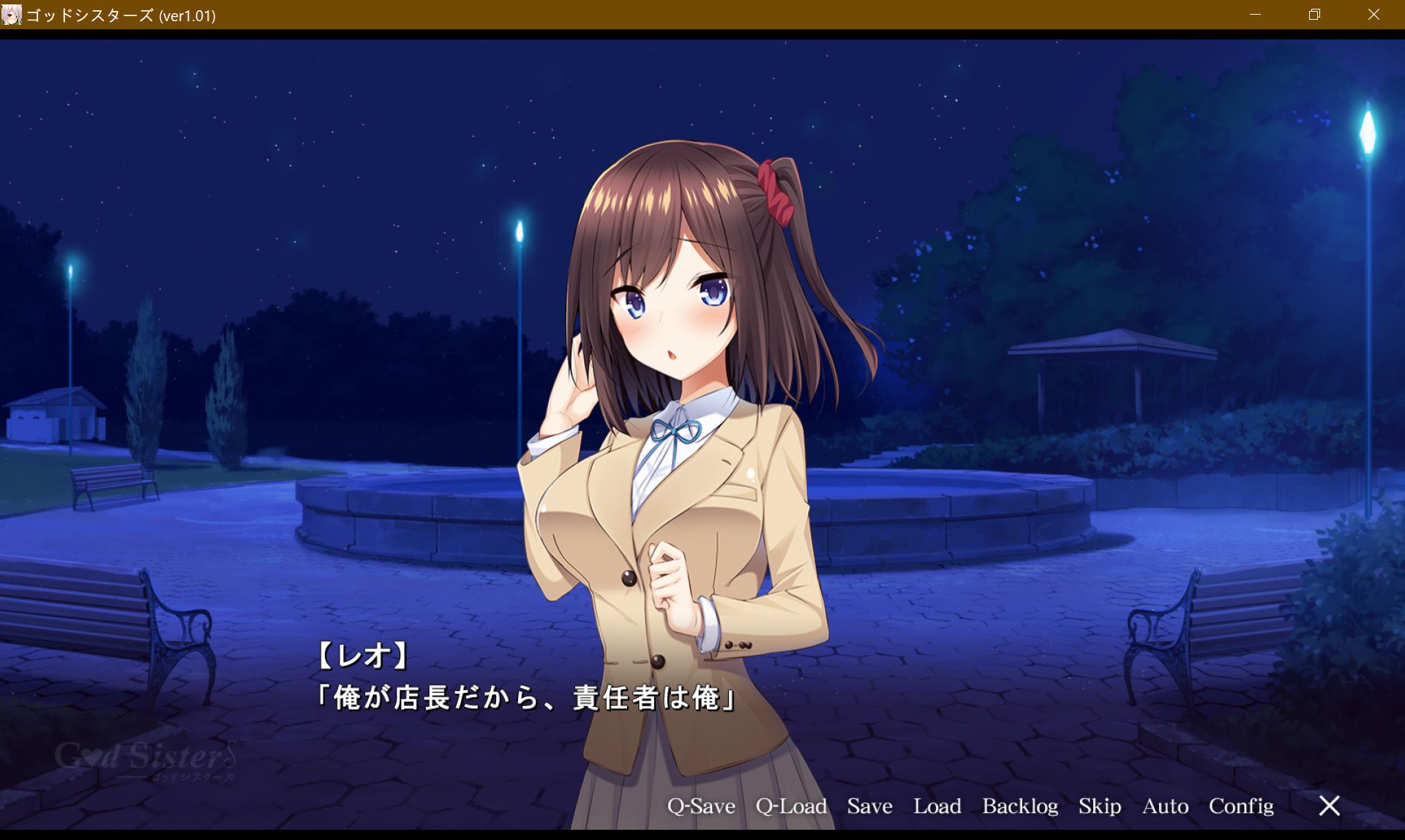Quick save using Q-Save
This screenshot has width=1405, height=840.
(x=700, y=806)
